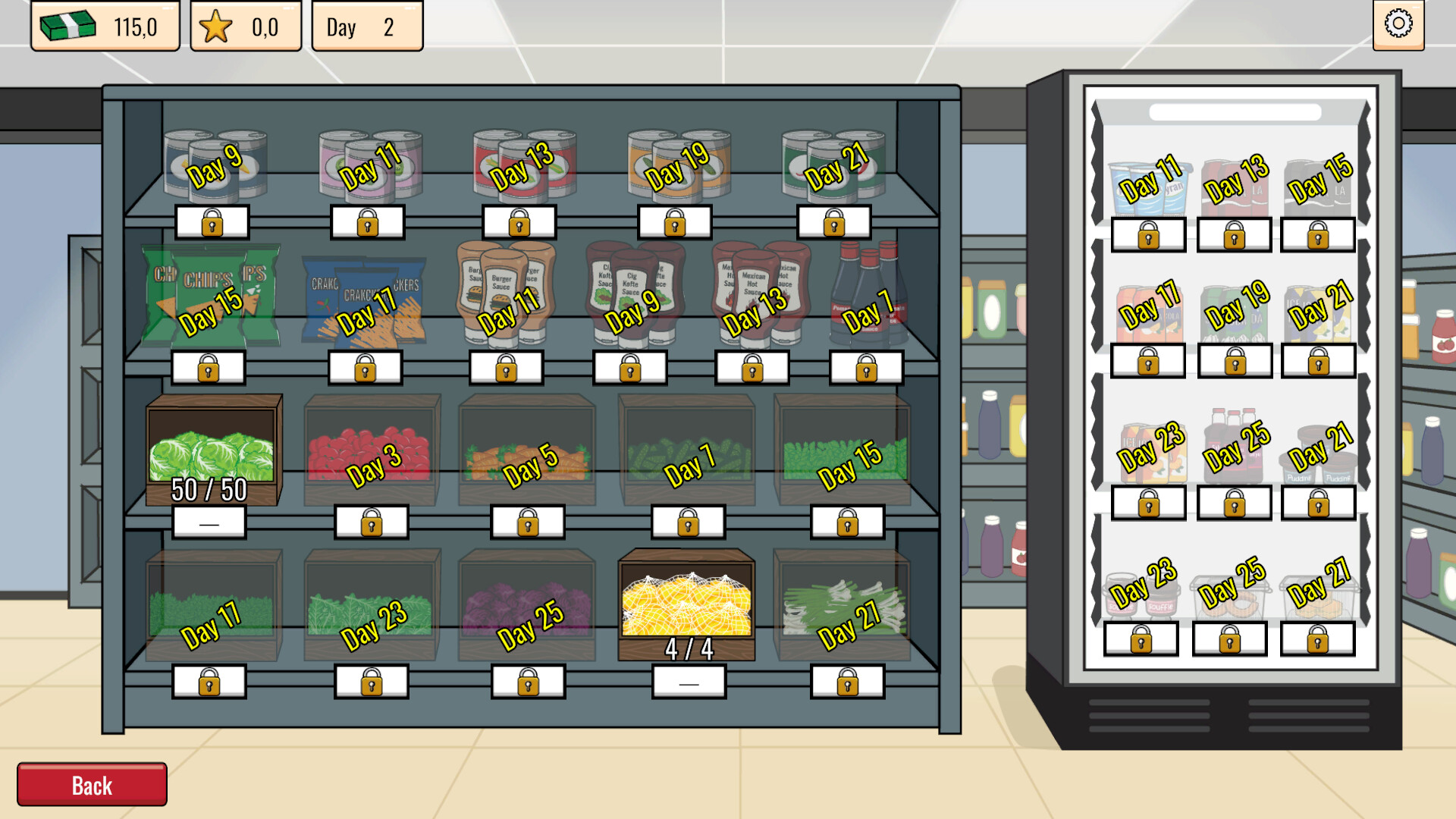Click the money counter showing 115,0
This screenshot has height=819, width=1456.
pos(105,25)
